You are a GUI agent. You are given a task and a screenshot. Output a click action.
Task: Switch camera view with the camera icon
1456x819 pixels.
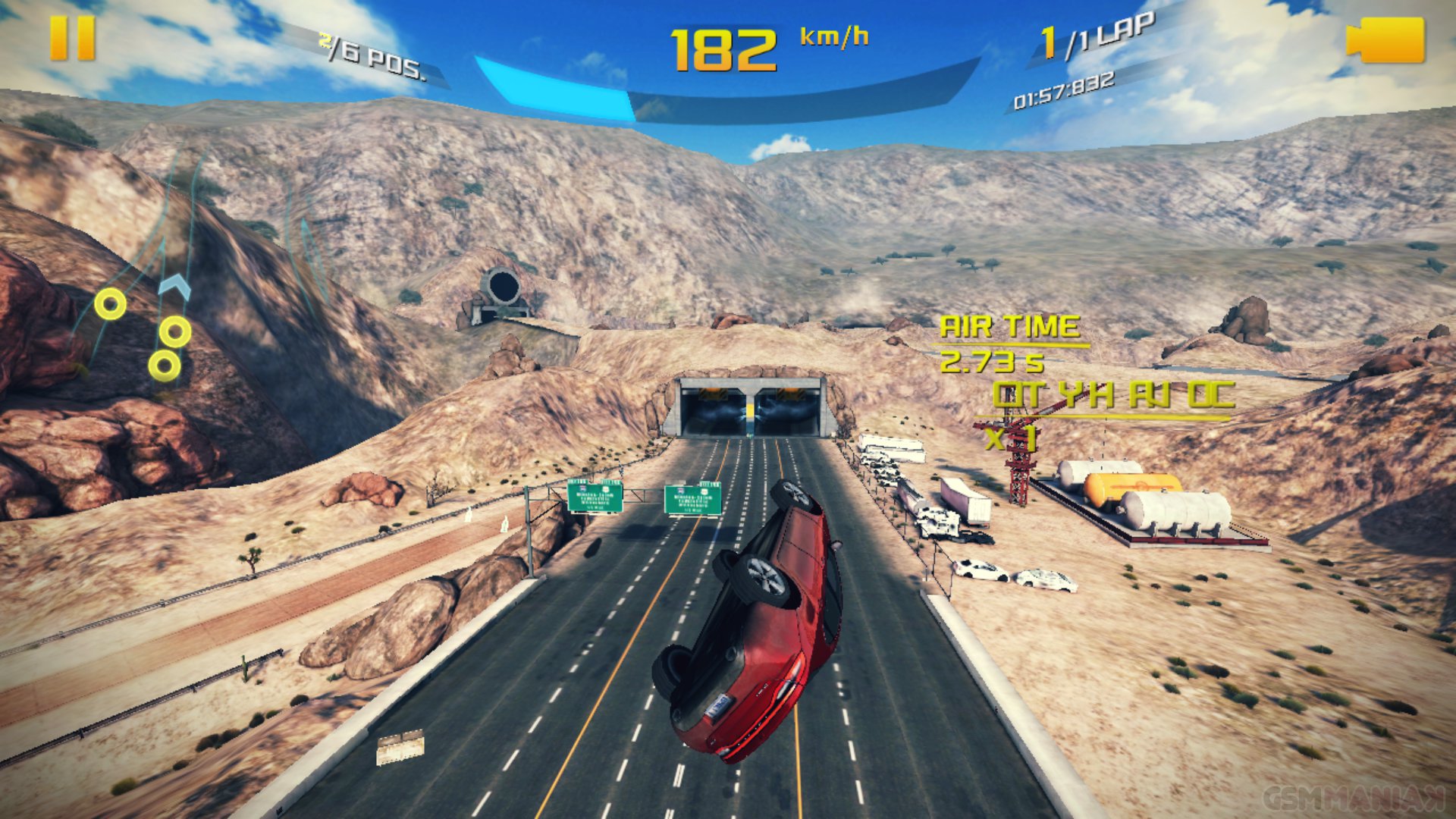[1385, 40]
